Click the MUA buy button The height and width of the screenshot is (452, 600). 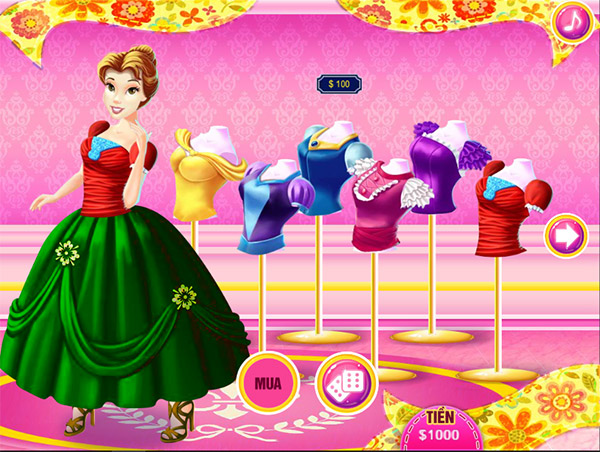(267, 381)
